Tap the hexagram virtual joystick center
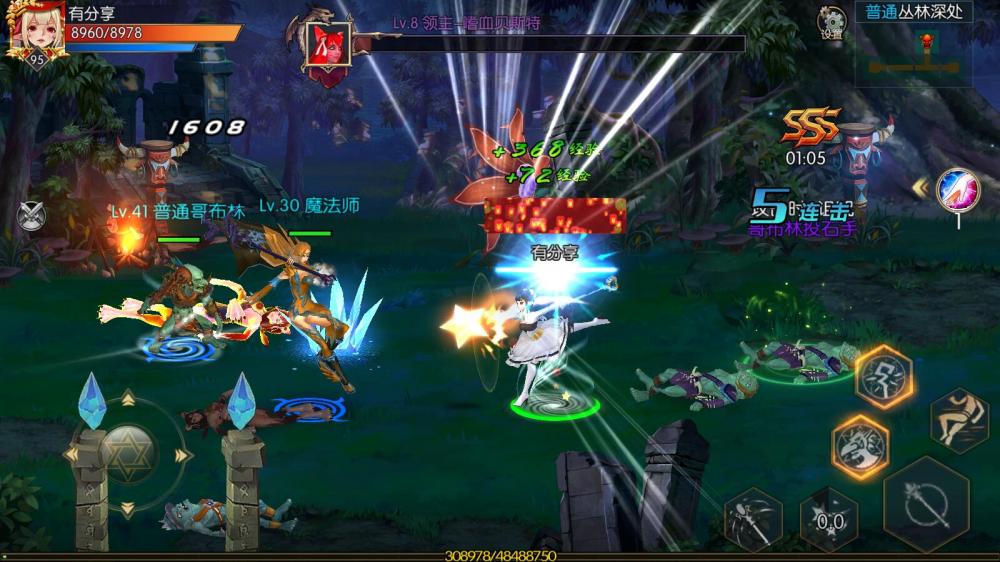The width and height of the screenshot is (1000, 562). click(127, 453)
